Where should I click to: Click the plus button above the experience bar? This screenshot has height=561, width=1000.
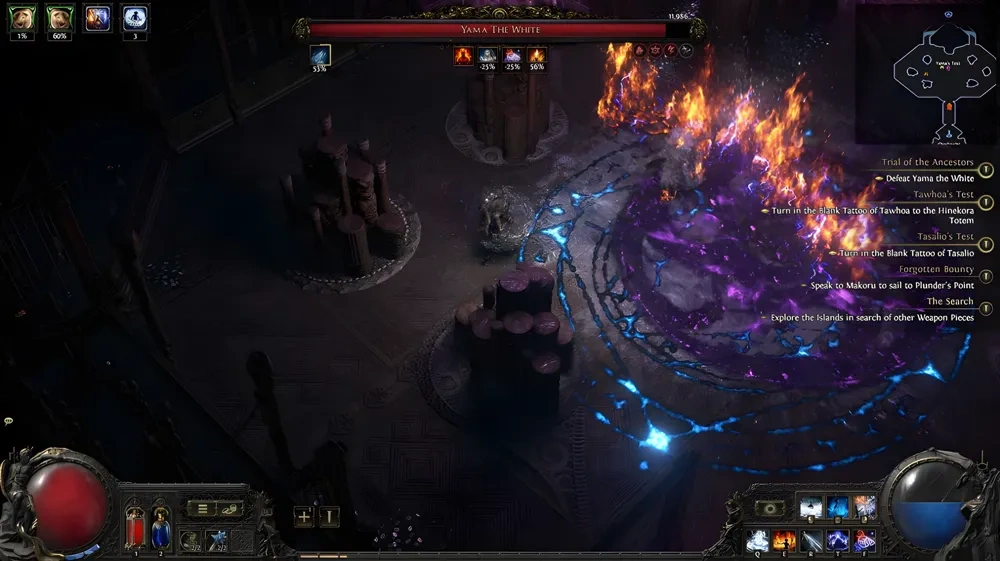[304, 517]
